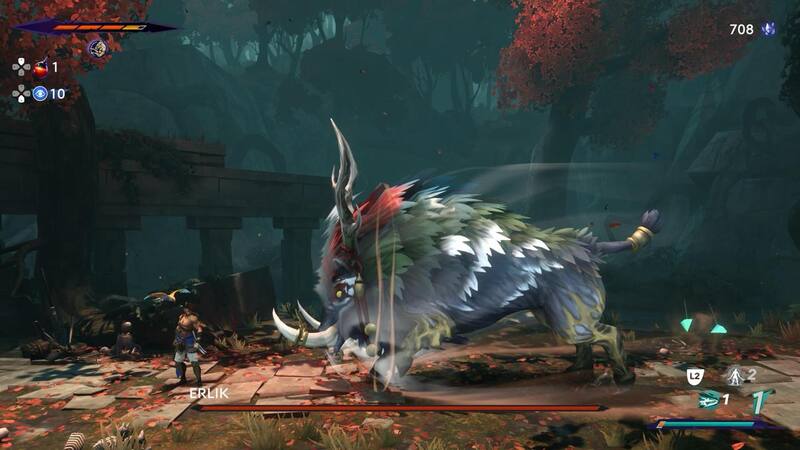Click the time crystal currency icon
The image size is (800, 450).
point(769,30)
